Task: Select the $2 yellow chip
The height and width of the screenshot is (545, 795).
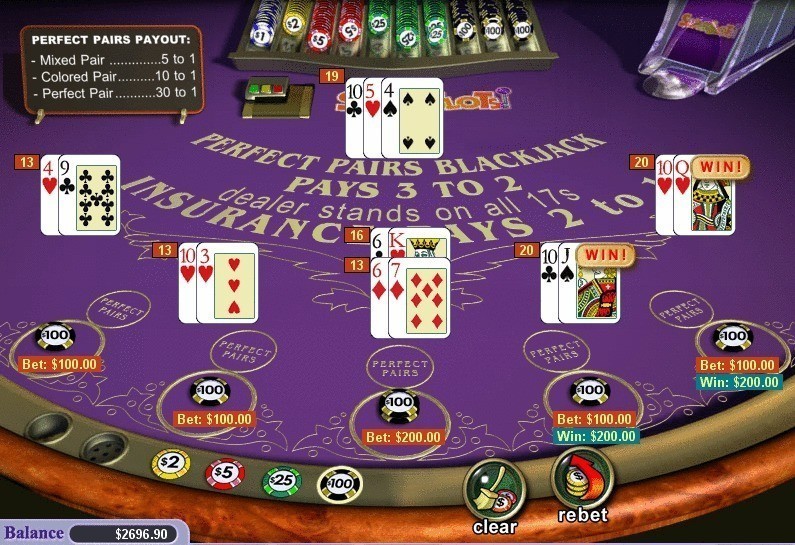Action: (x=170, y=465)
